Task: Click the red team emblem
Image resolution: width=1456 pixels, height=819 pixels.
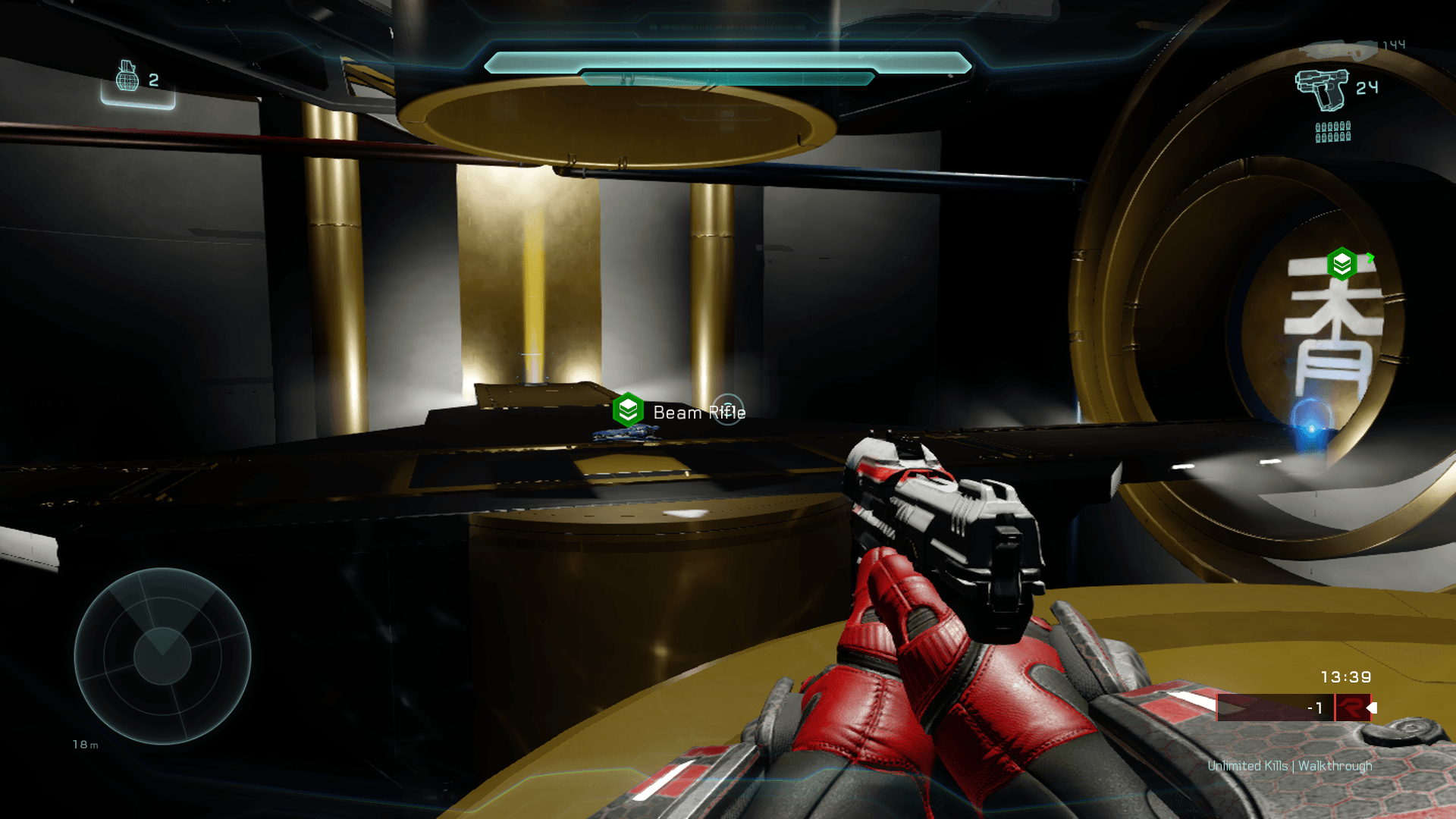Action: tap(1352, 708)
